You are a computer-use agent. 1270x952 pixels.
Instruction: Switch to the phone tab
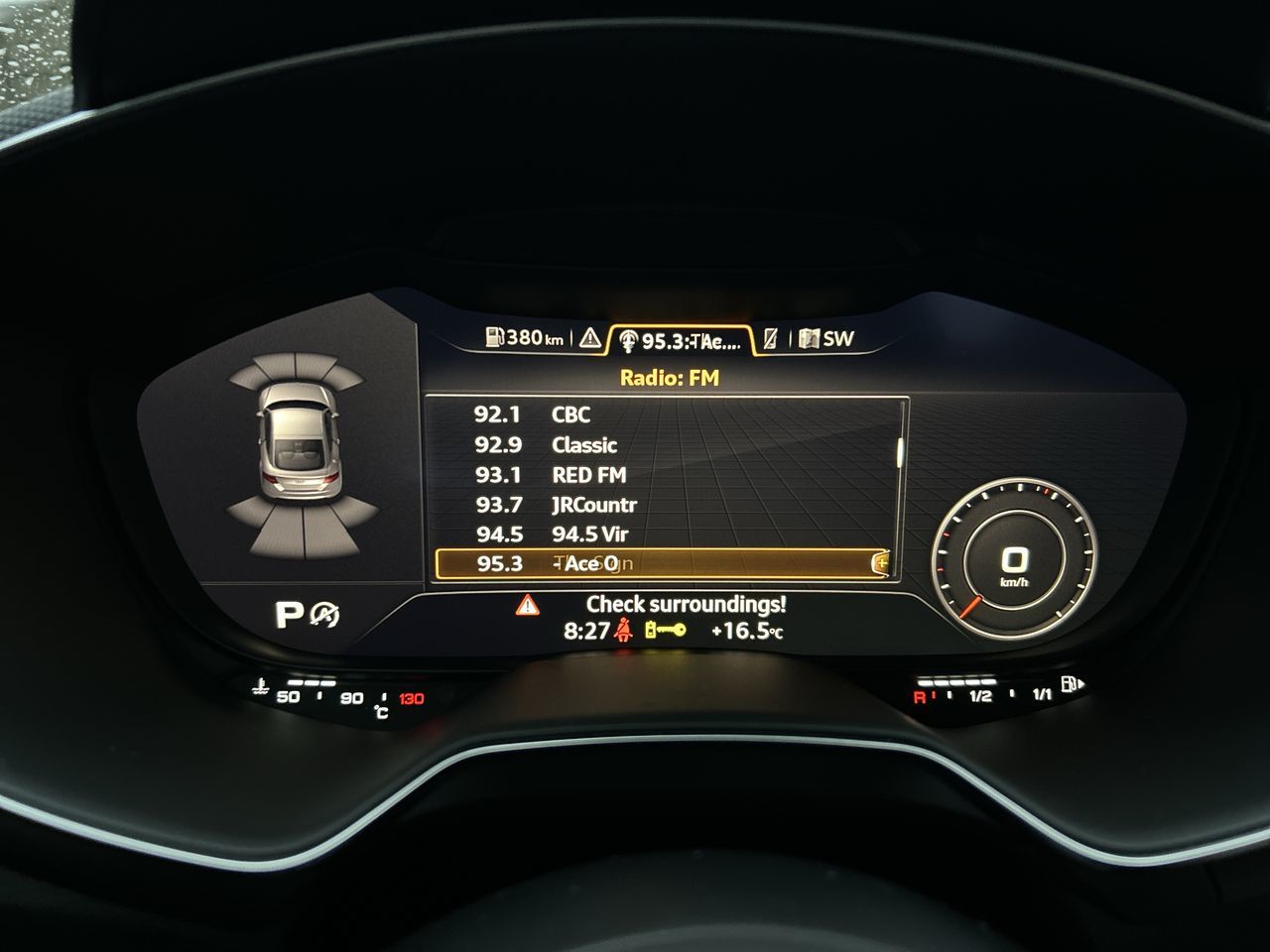pyautogui.click(x=771, y=339)
